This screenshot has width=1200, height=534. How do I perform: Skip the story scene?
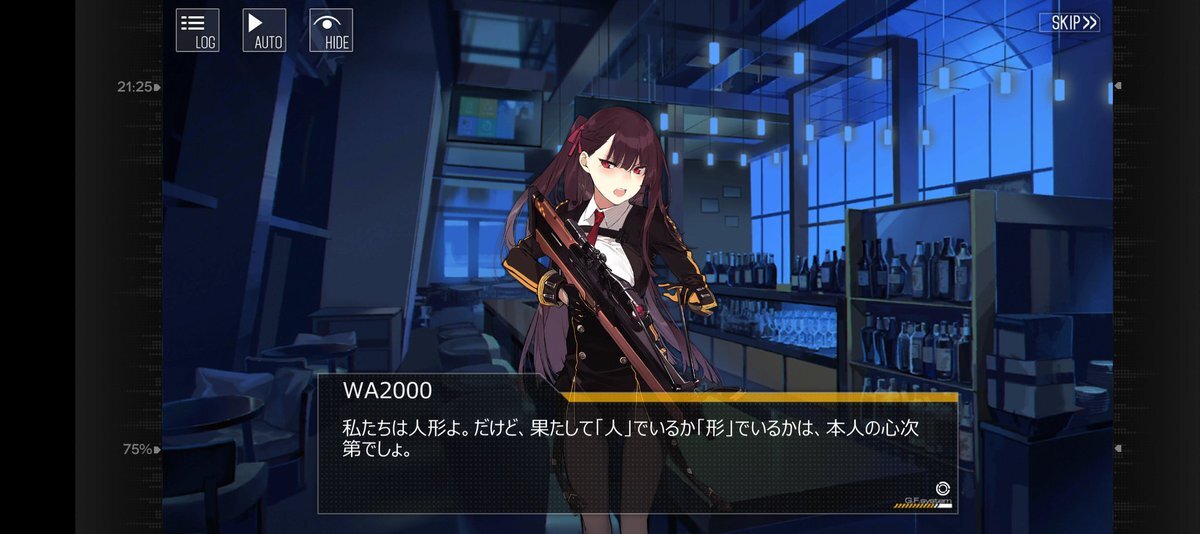[x=1069, y=22]
